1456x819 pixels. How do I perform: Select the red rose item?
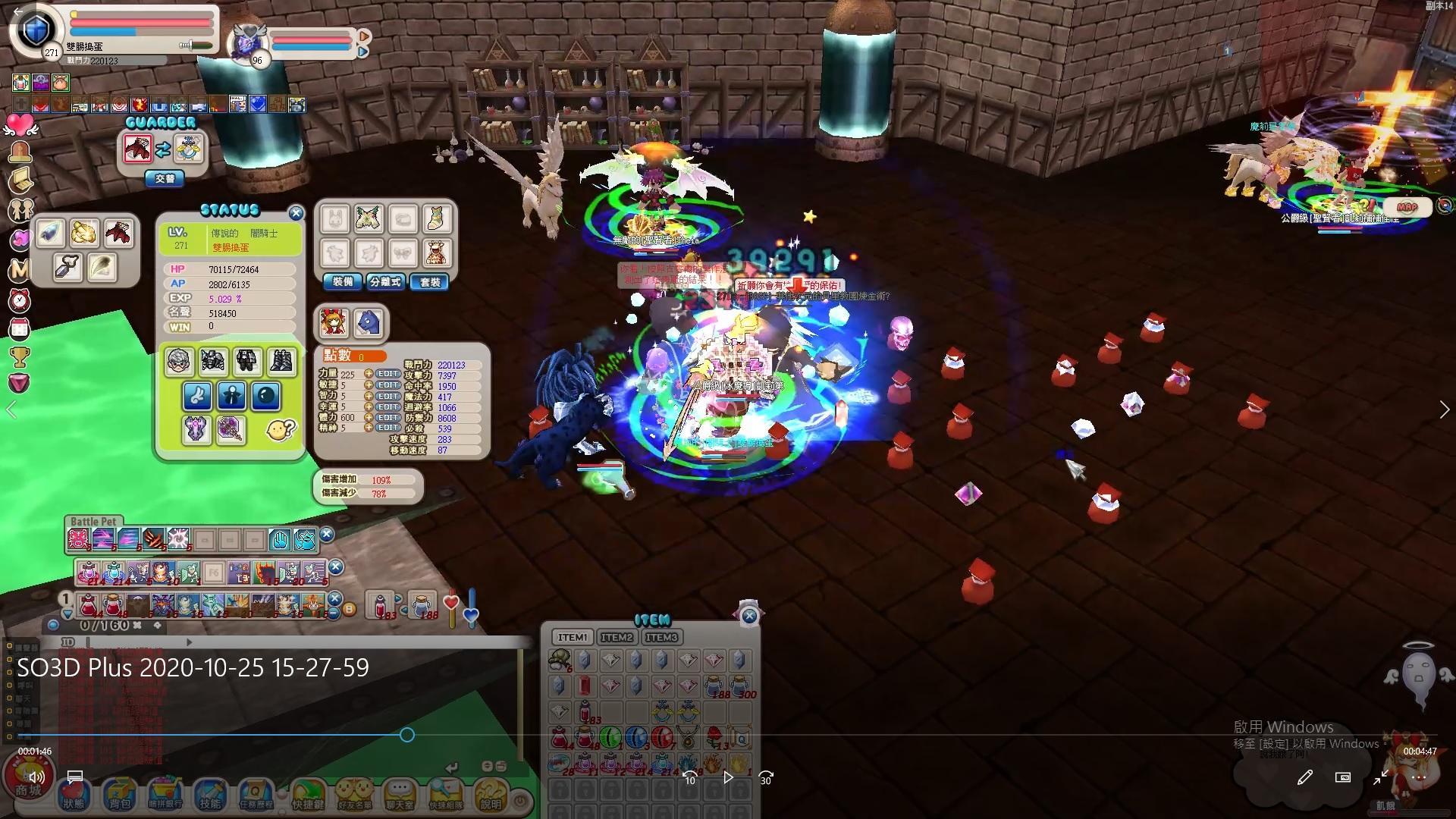point(714,736)
